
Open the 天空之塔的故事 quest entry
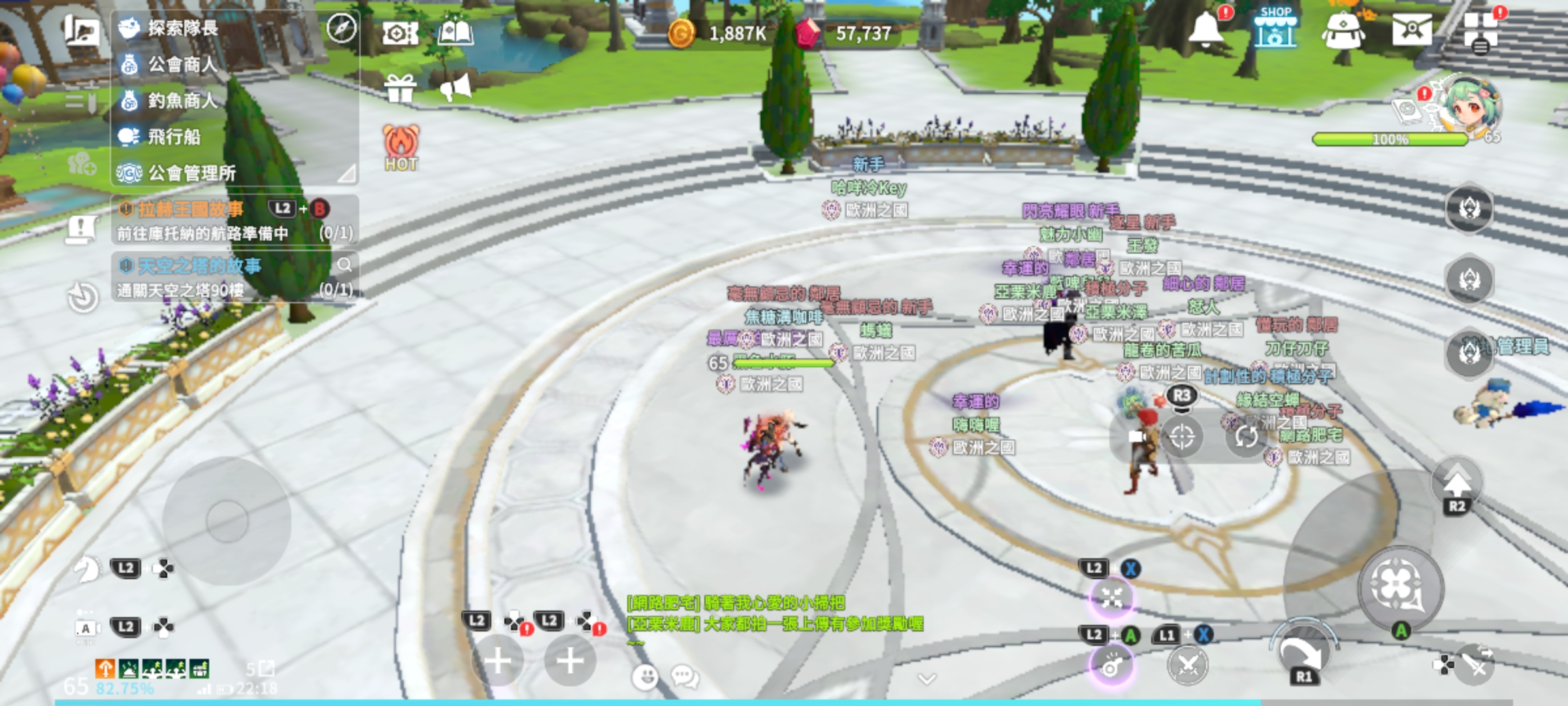199,266
